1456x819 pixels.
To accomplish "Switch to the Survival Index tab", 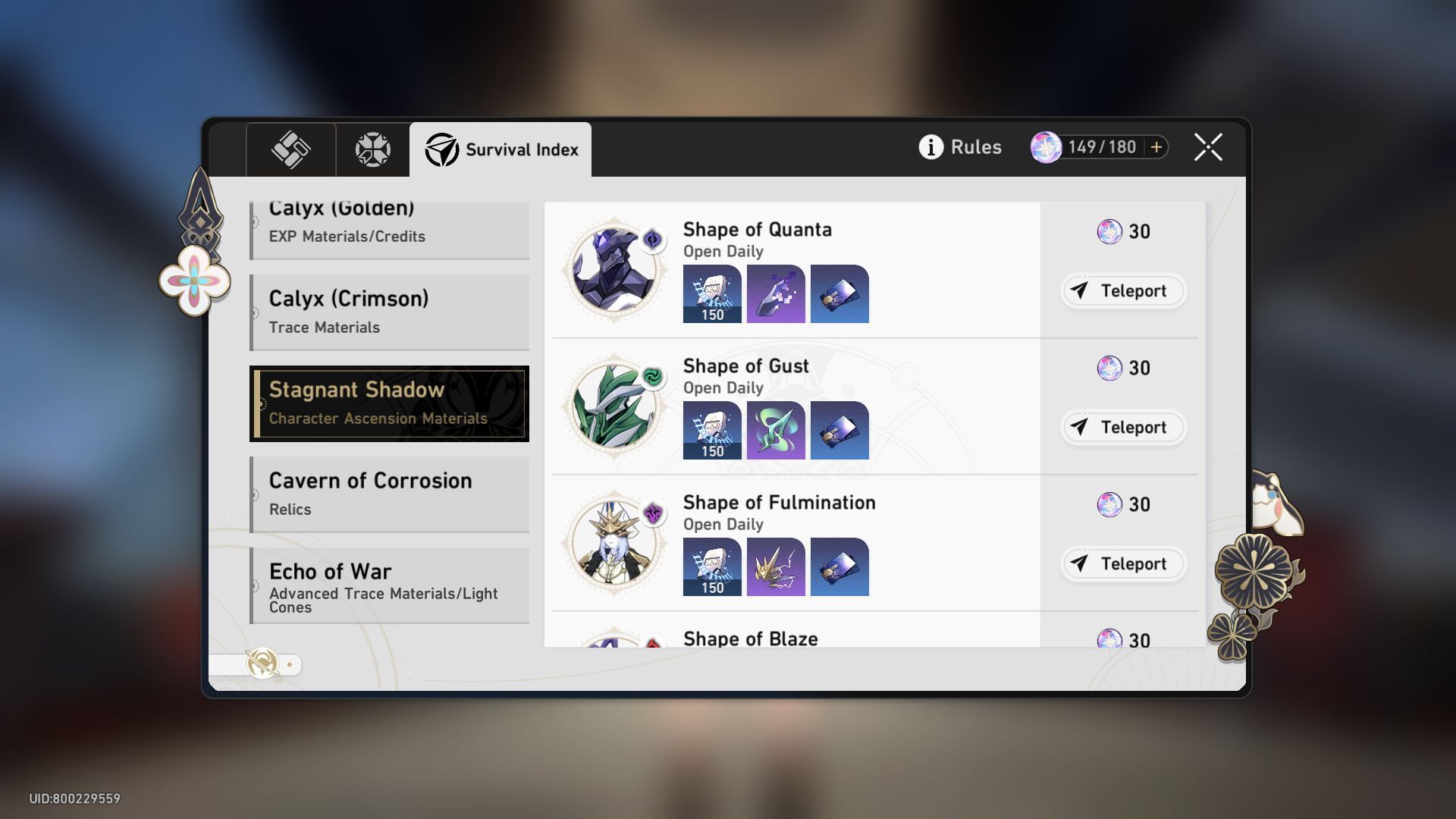I will click(x=500, y=149).
